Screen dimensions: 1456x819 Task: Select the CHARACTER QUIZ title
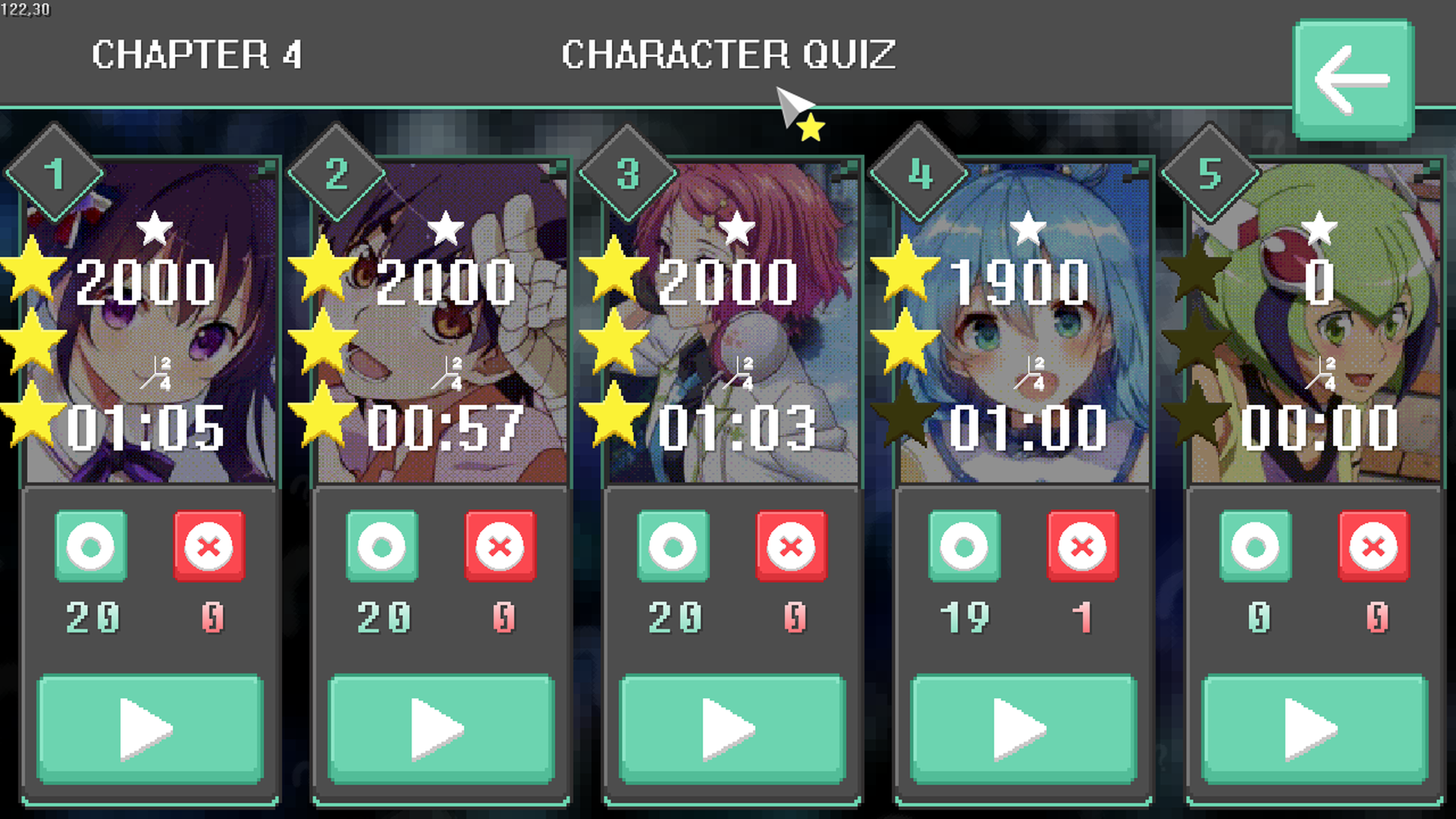pyautogui.click(x=728, y=55)
